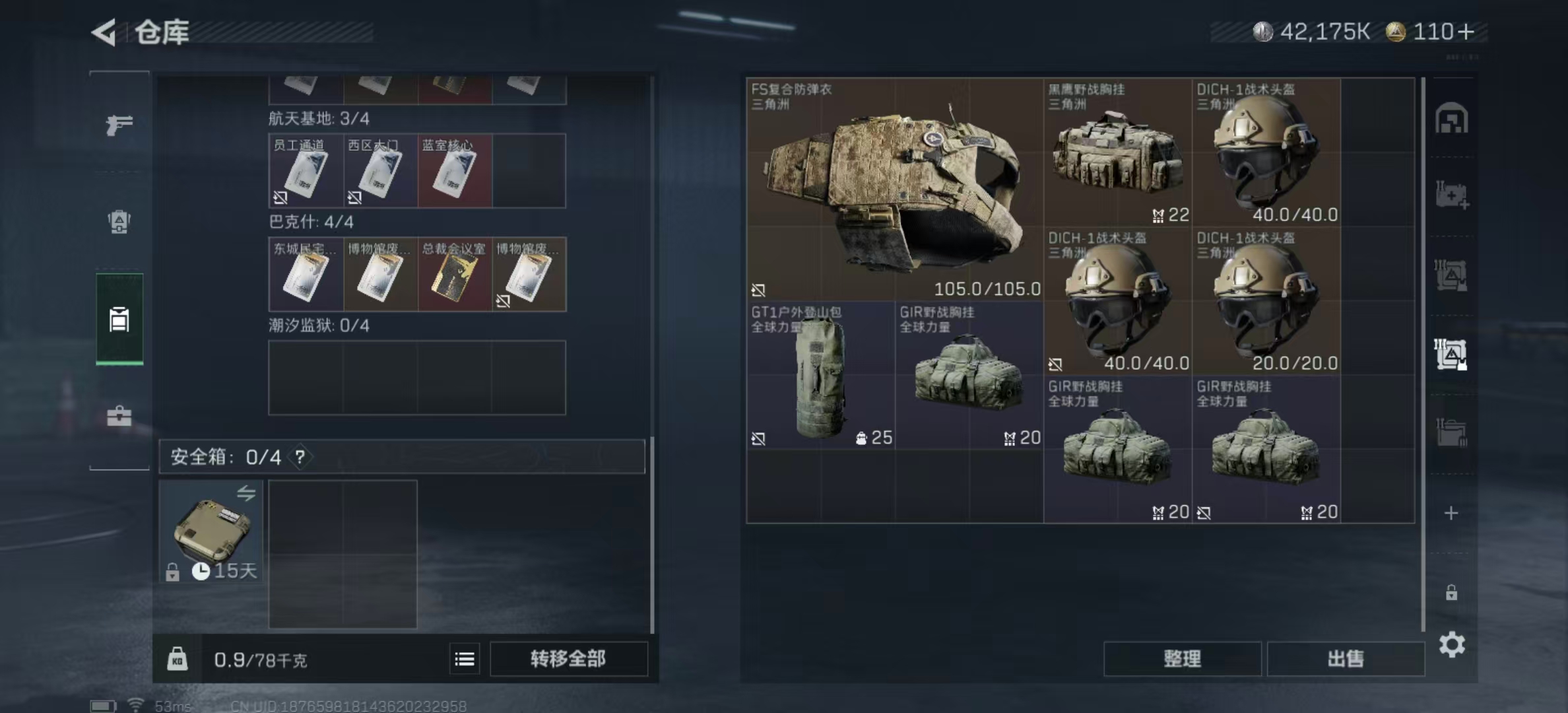Switch to the pistol weapons tab
The image size is (1568, 713).
tap(119, 124)
